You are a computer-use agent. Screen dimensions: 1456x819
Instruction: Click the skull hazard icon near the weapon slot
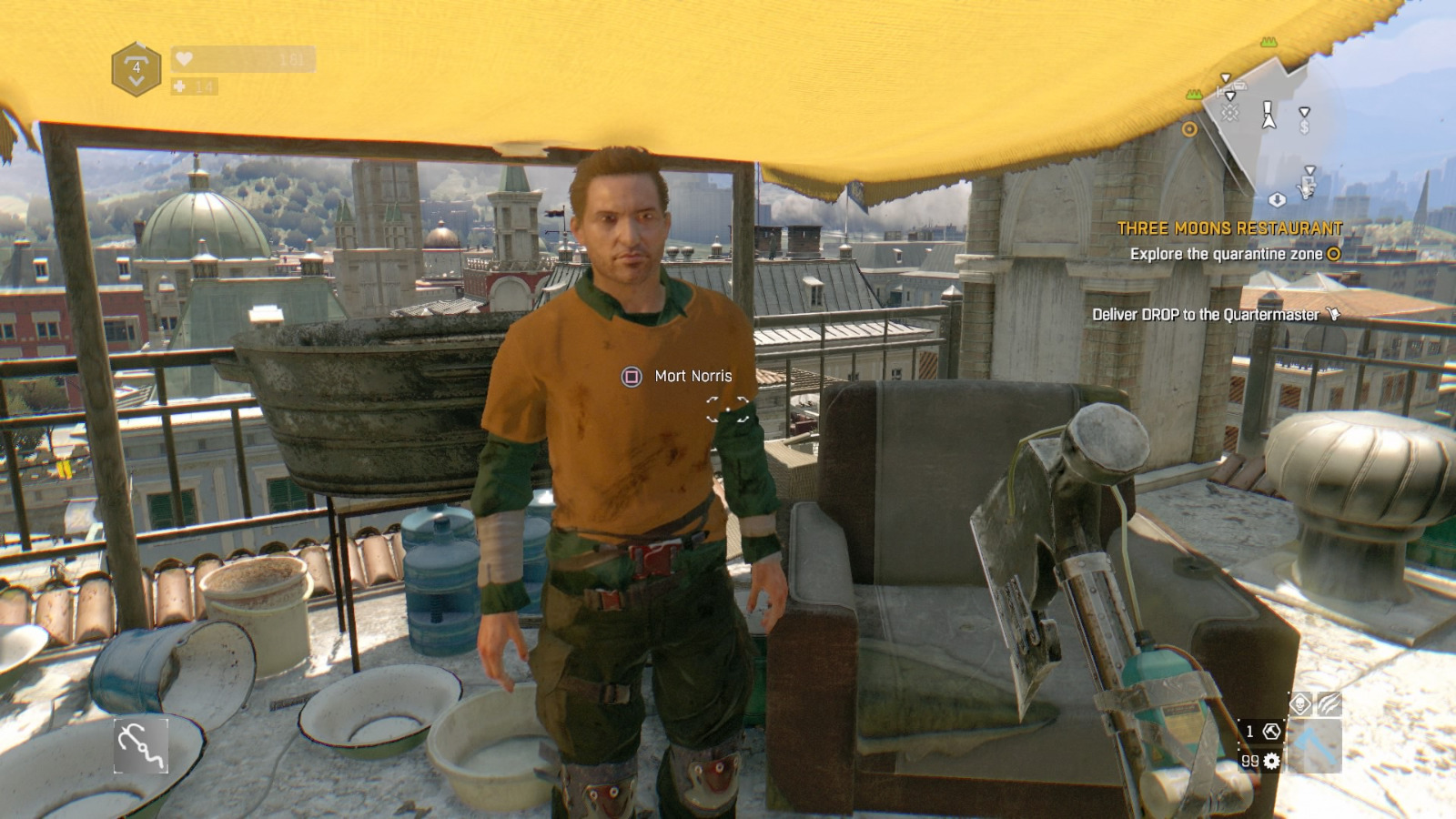1299,703
